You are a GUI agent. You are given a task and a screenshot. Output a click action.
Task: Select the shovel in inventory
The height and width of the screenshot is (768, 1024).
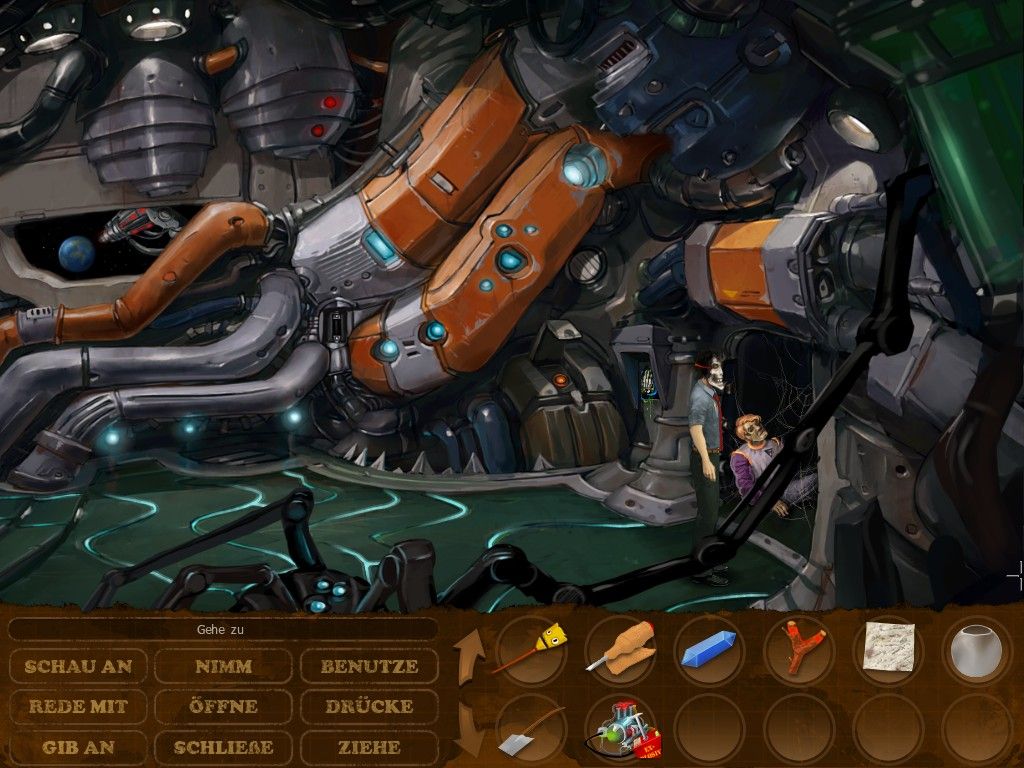(531, 730)
